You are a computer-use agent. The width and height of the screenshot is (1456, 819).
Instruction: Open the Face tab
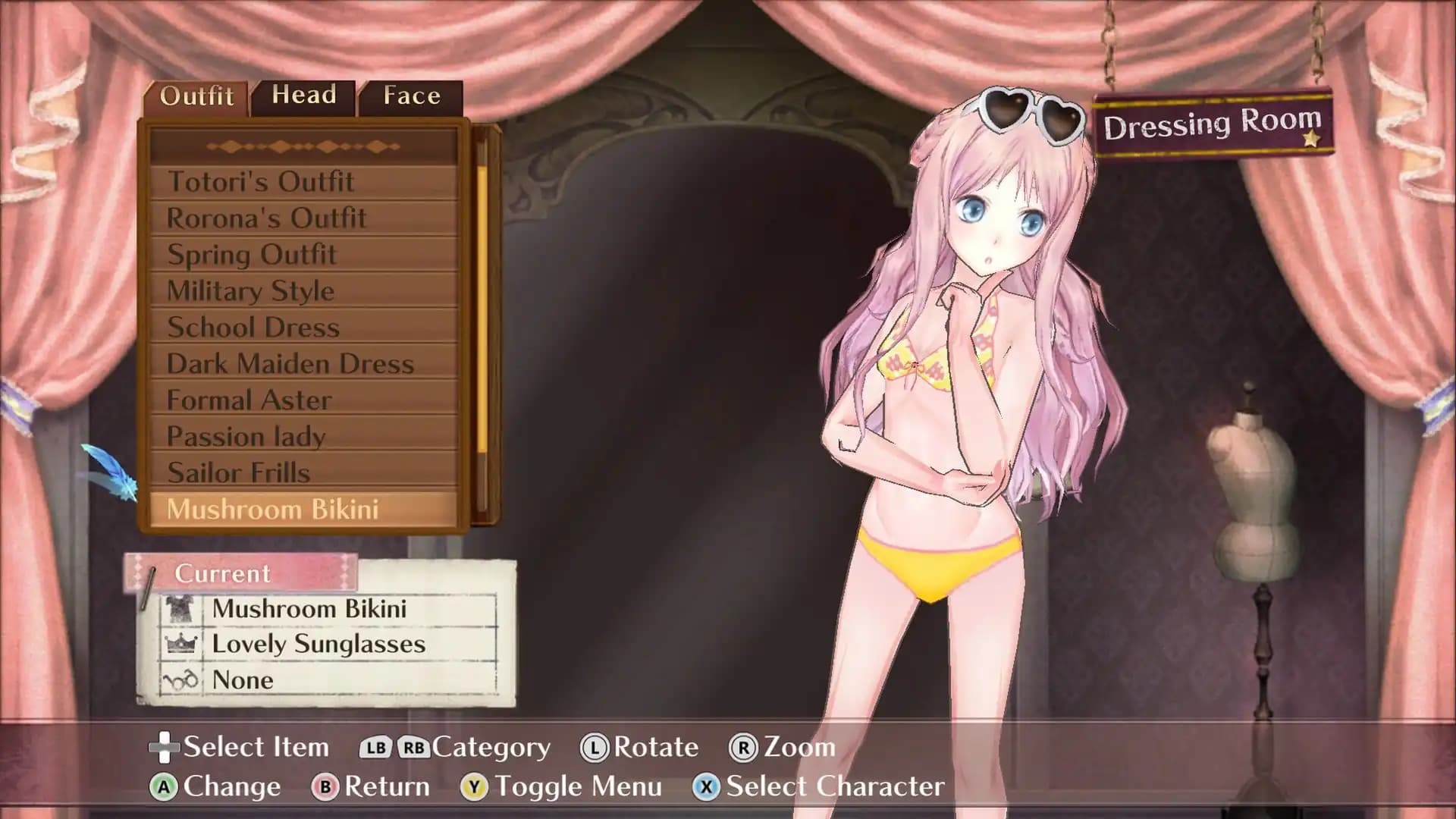pyautogui.click(x=411, y=96)
